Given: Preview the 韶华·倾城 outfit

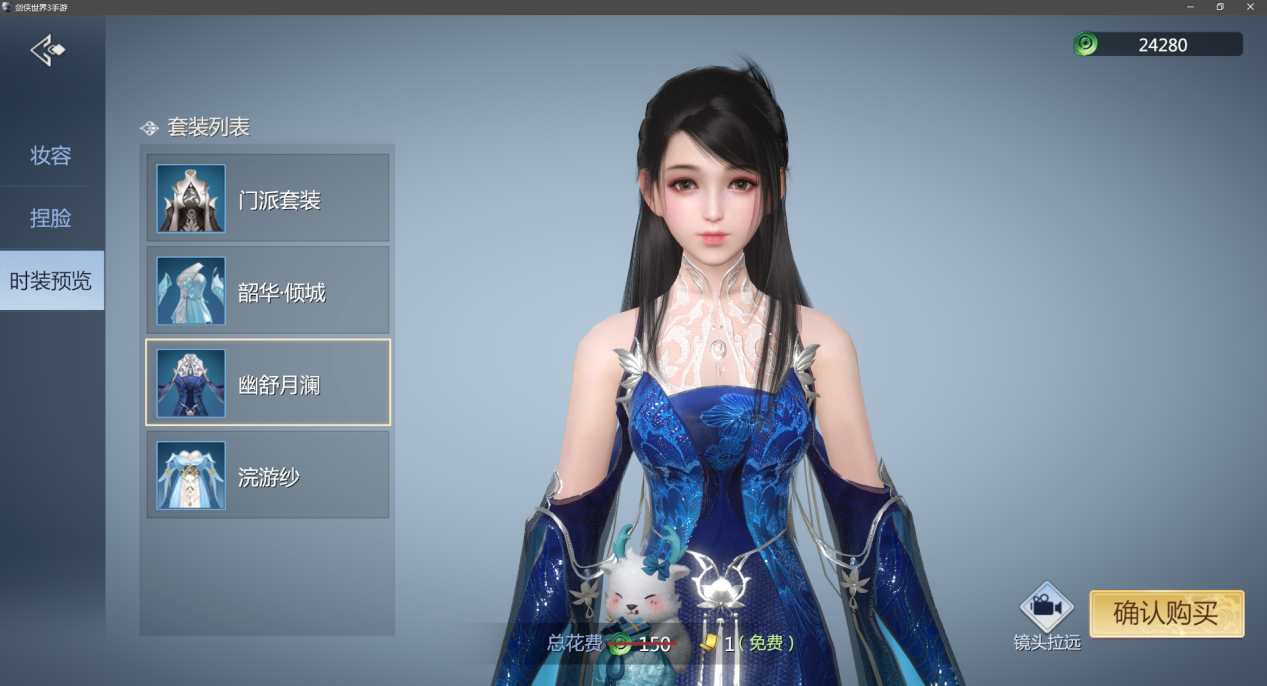Looking at the screenshot, I should pyautogui.click(x=267, y=291).
